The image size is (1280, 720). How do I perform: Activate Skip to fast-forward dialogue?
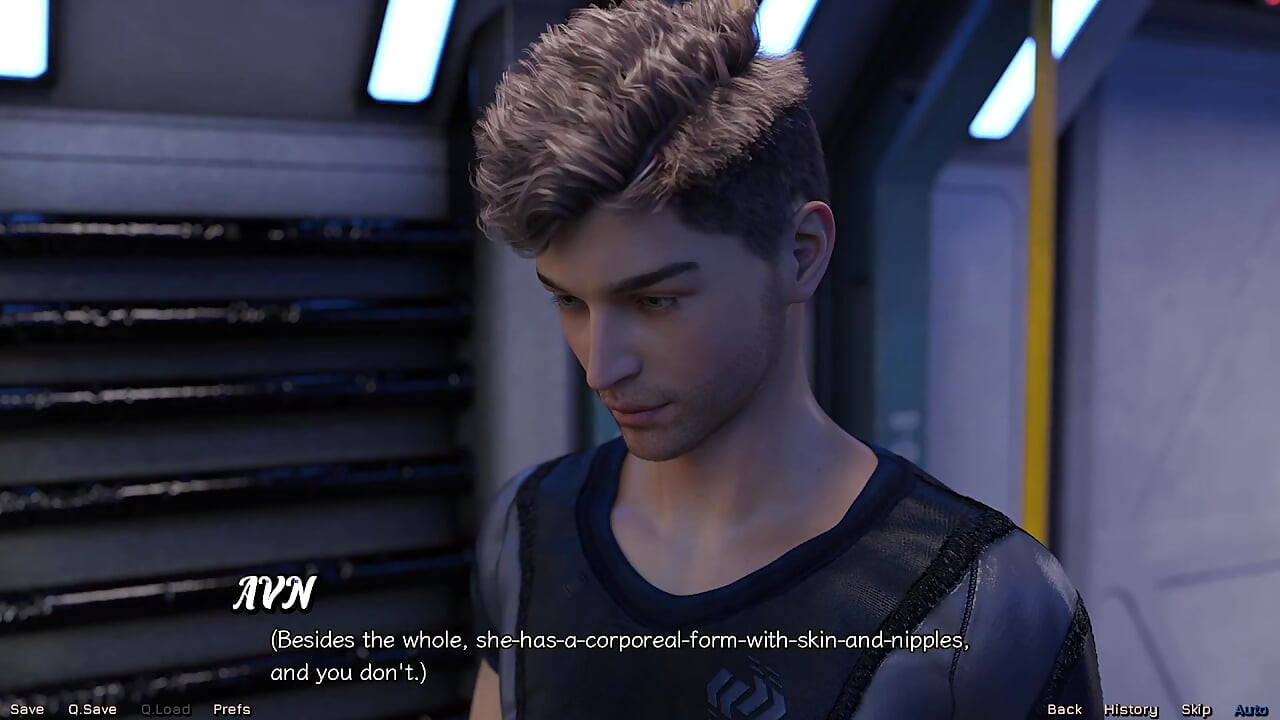(x=1196, y=709)
